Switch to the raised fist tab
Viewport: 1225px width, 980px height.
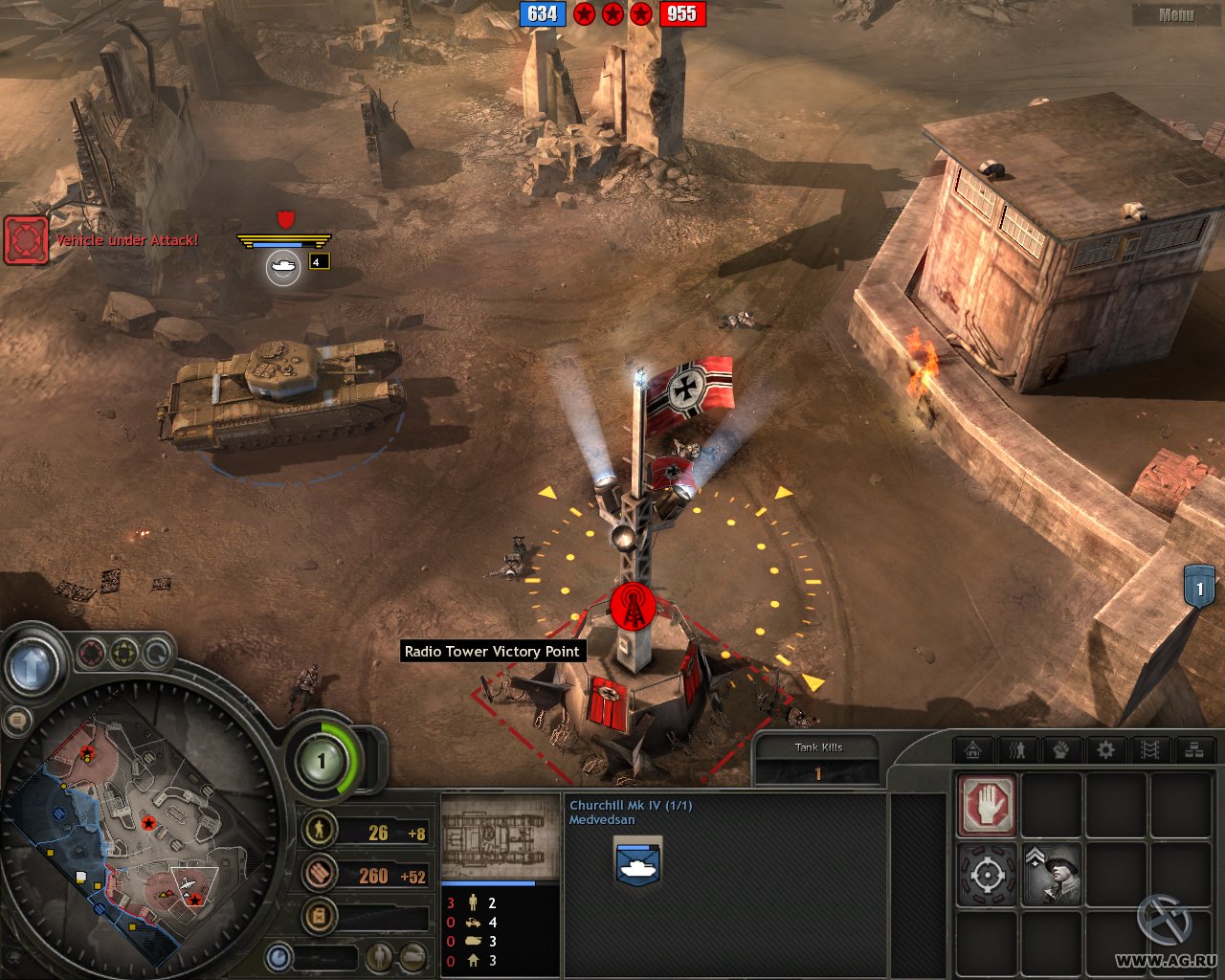[x=1061, y=750]
